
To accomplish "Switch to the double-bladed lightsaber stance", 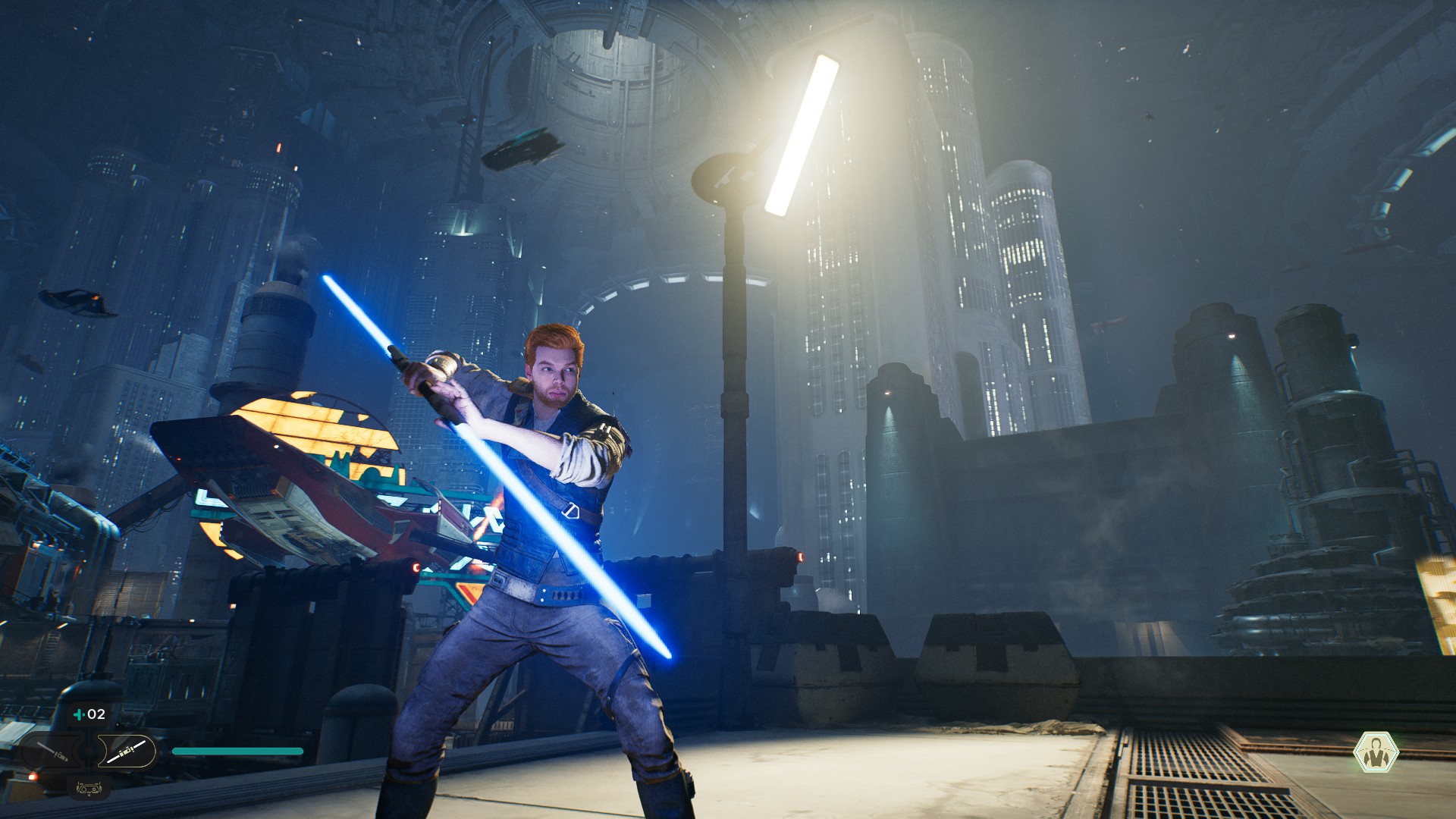I will (127, 752).
